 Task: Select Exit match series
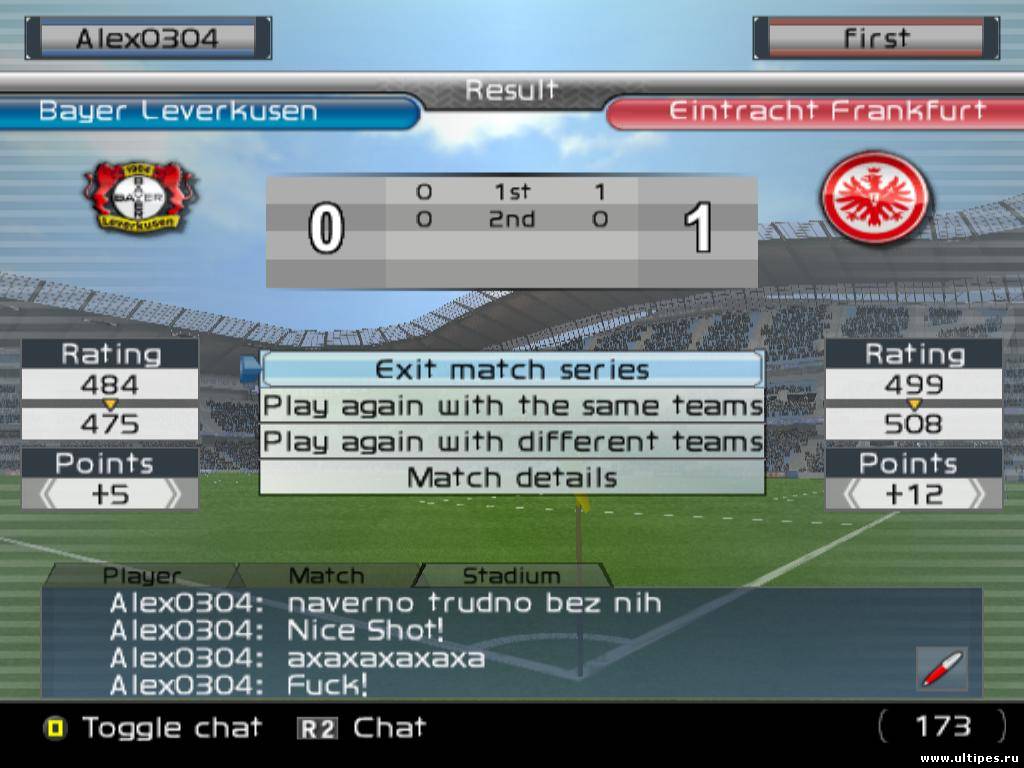click(511, 370)
